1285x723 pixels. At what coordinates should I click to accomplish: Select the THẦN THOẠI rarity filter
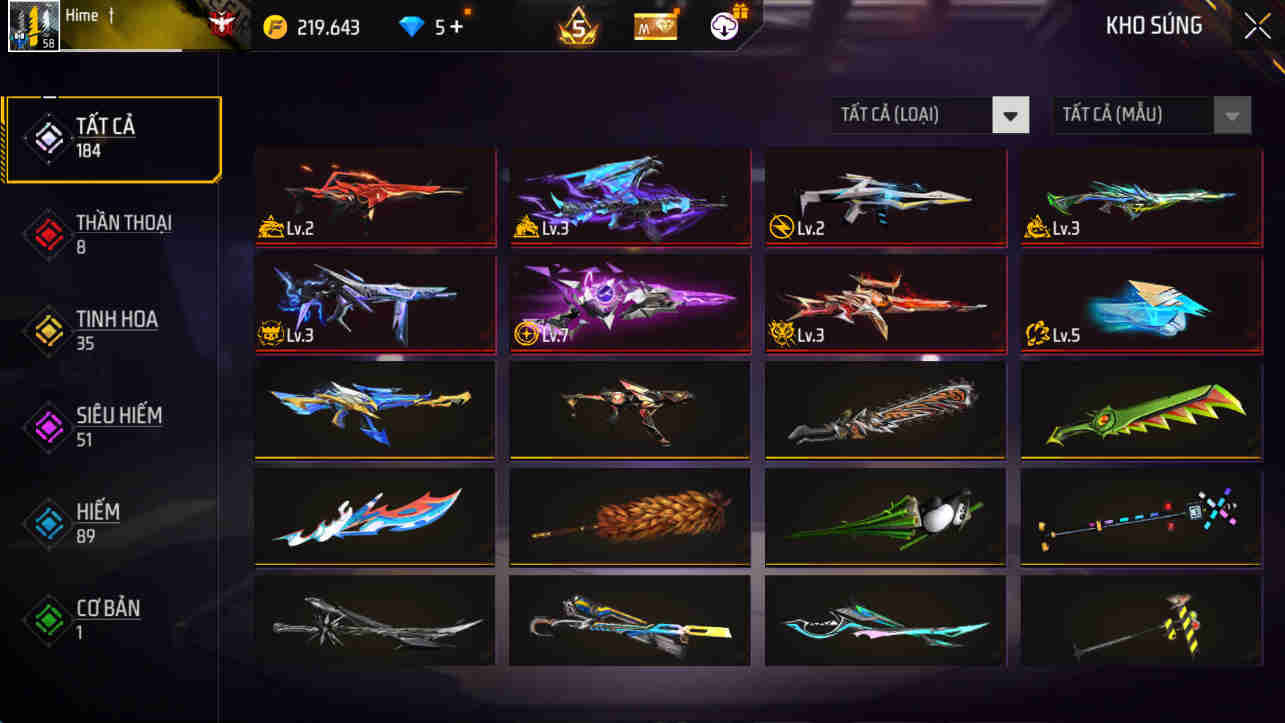click(113, 232)
